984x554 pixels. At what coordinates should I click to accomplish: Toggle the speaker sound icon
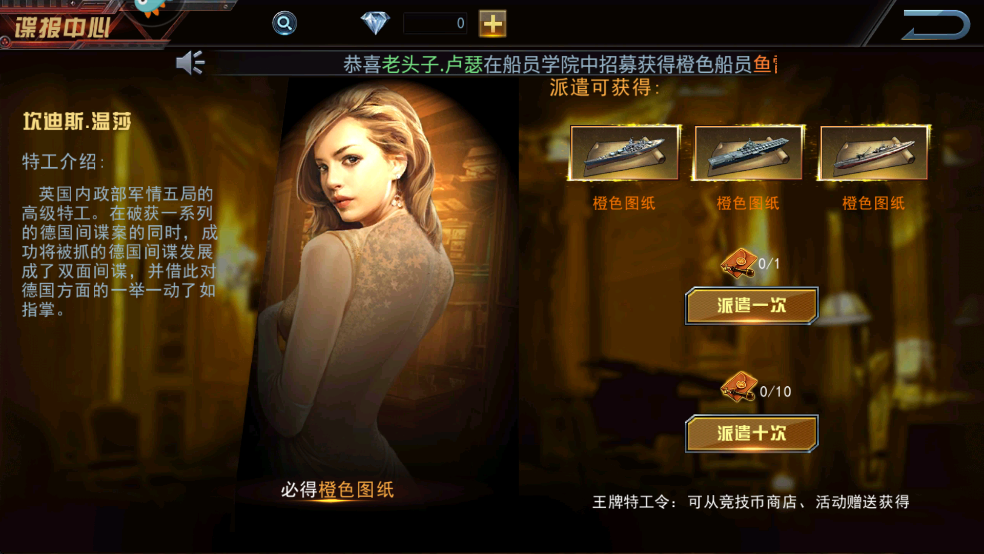point(190,63)
